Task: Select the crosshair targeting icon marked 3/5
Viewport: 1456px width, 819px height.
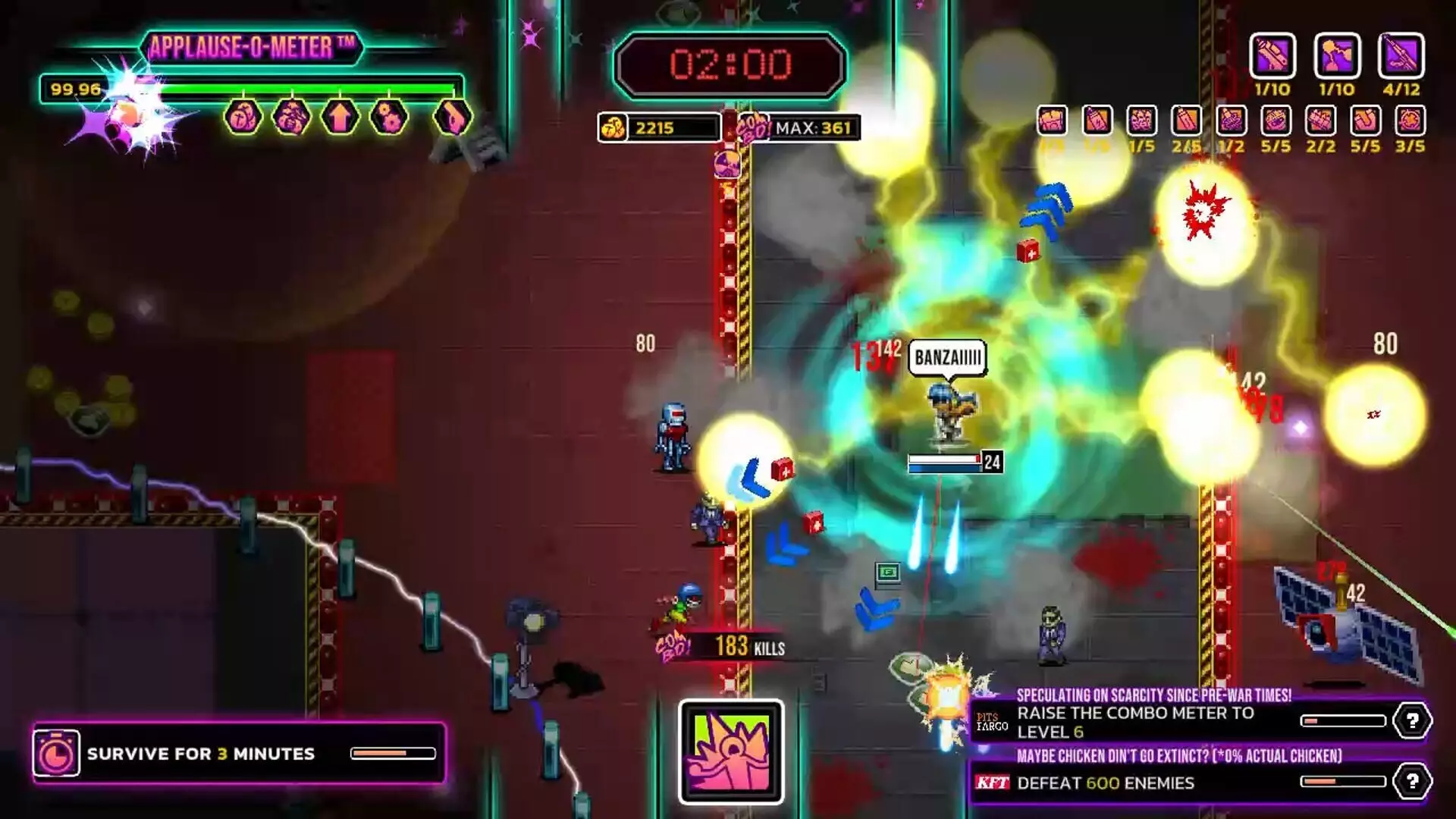Action: (1409, 121)
